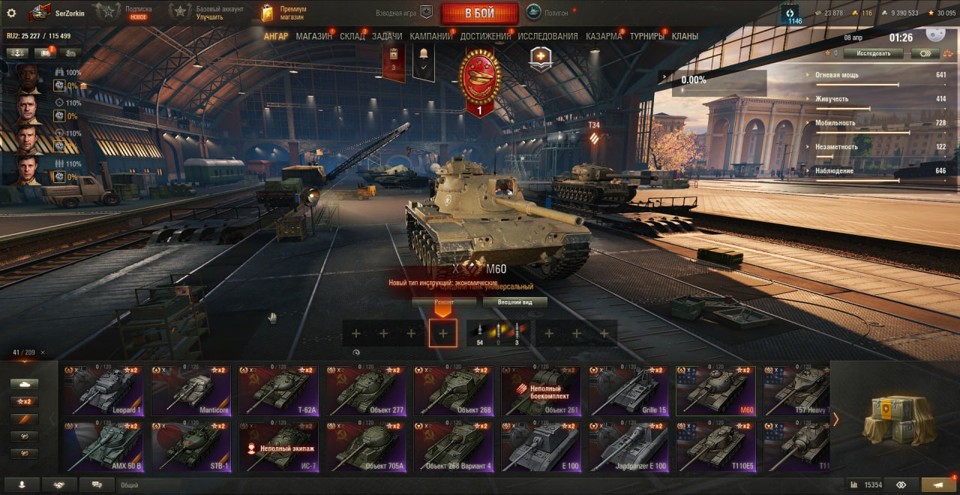Open the КАМПАНИИ tab
The width and height of the screenshot is (960, 495).
(x=430, y=36)
